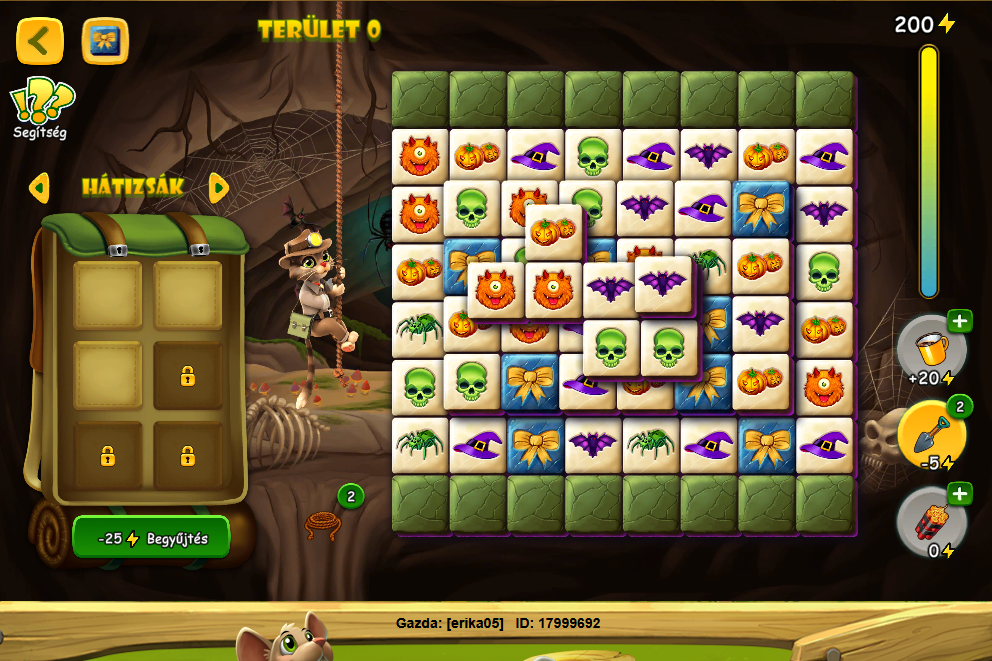Select the bottom-right witch hat tile

click(x=824, y=444)
